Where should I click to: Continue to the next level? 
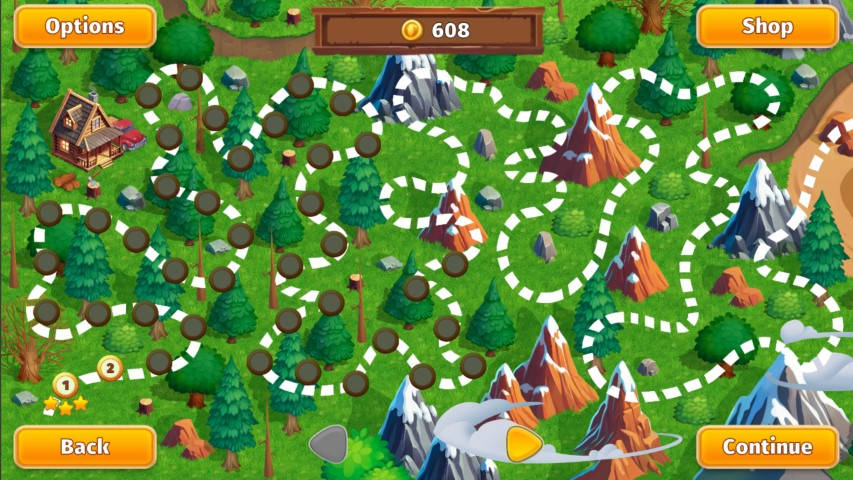[x=767, y=446]
